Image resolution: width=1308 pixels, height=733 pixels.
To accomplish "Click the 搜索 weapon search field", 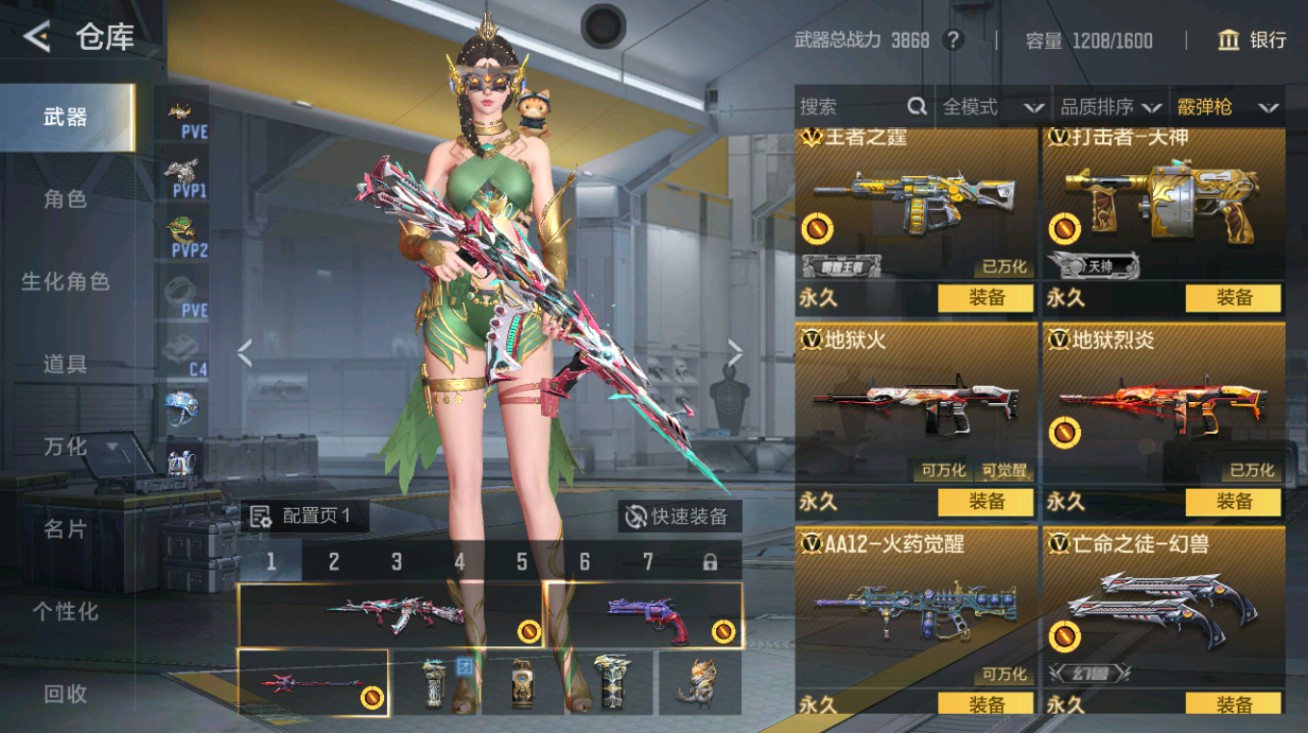I will coord(850,107).
